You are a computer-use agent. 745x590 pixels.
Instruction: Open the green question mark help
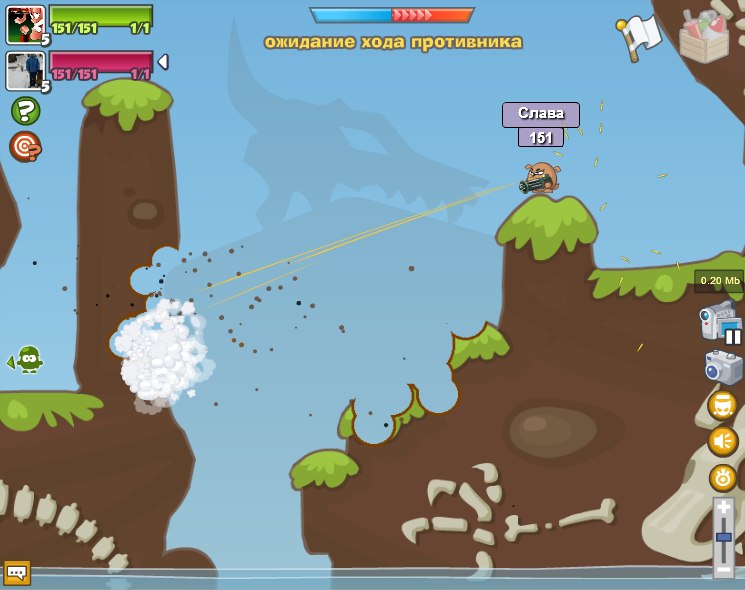(x=25, y=110)
